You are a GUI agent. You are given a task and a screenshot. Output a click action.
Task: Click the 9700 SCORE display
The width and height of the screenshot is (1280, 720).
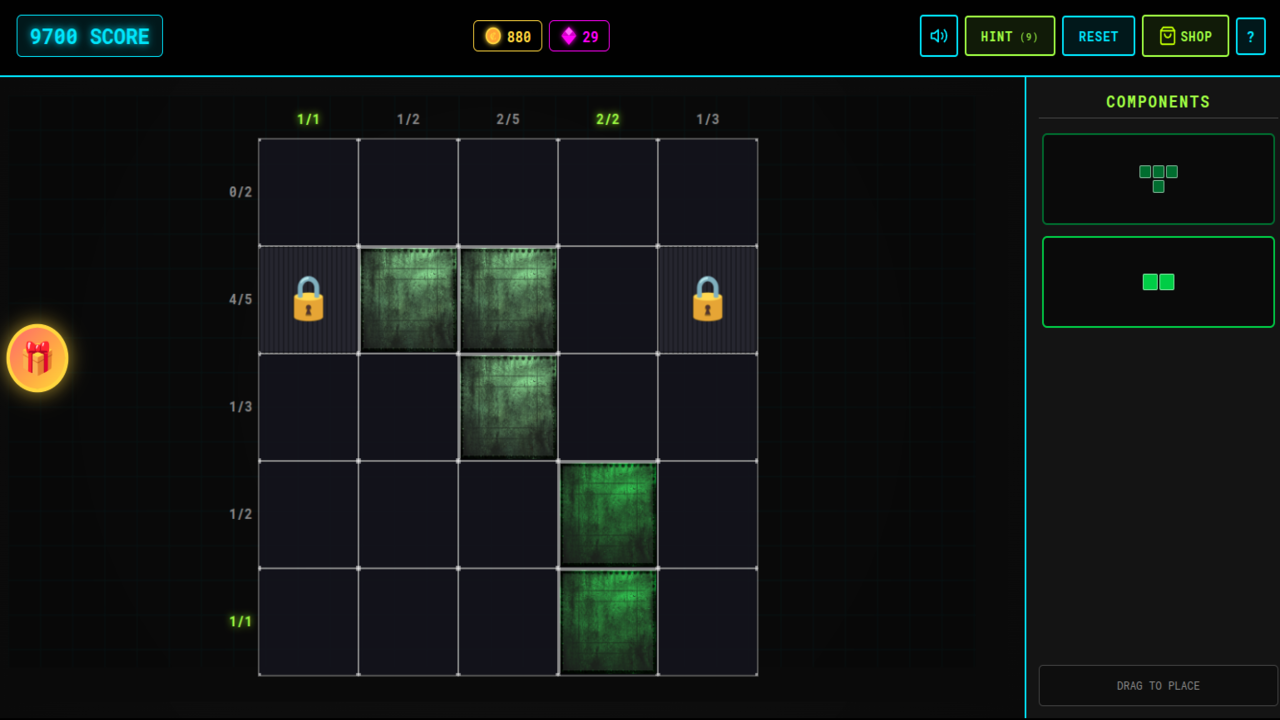[89, 34]
